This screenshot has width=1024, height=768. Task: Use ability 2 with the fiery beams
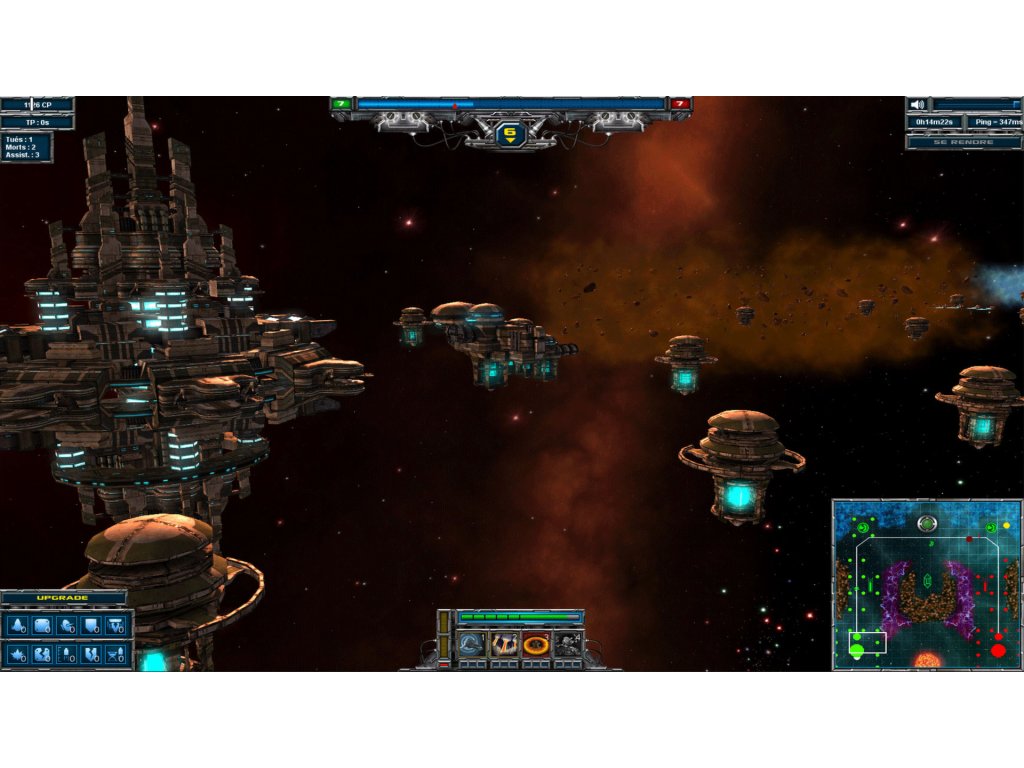point(503,645)
